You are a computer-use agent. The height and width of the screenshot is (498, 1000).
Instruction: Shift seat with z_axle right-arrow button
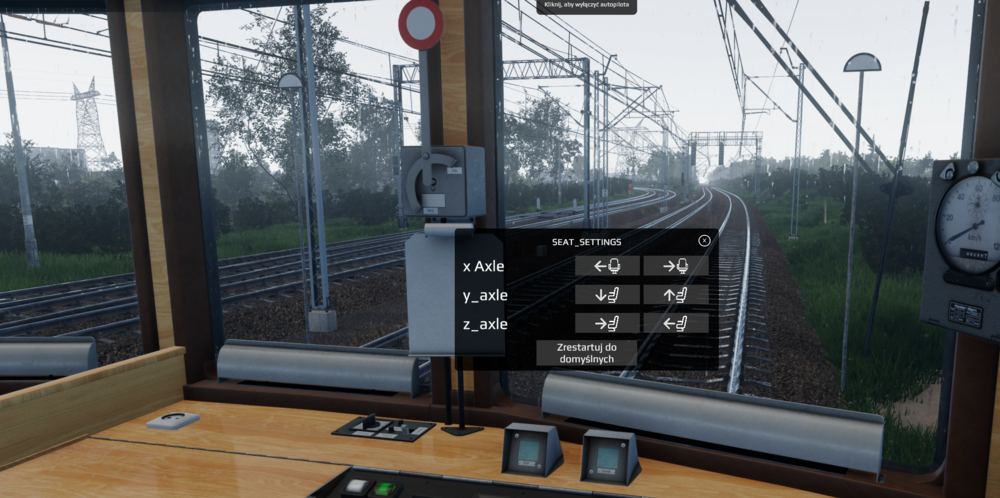pos(607,323)
